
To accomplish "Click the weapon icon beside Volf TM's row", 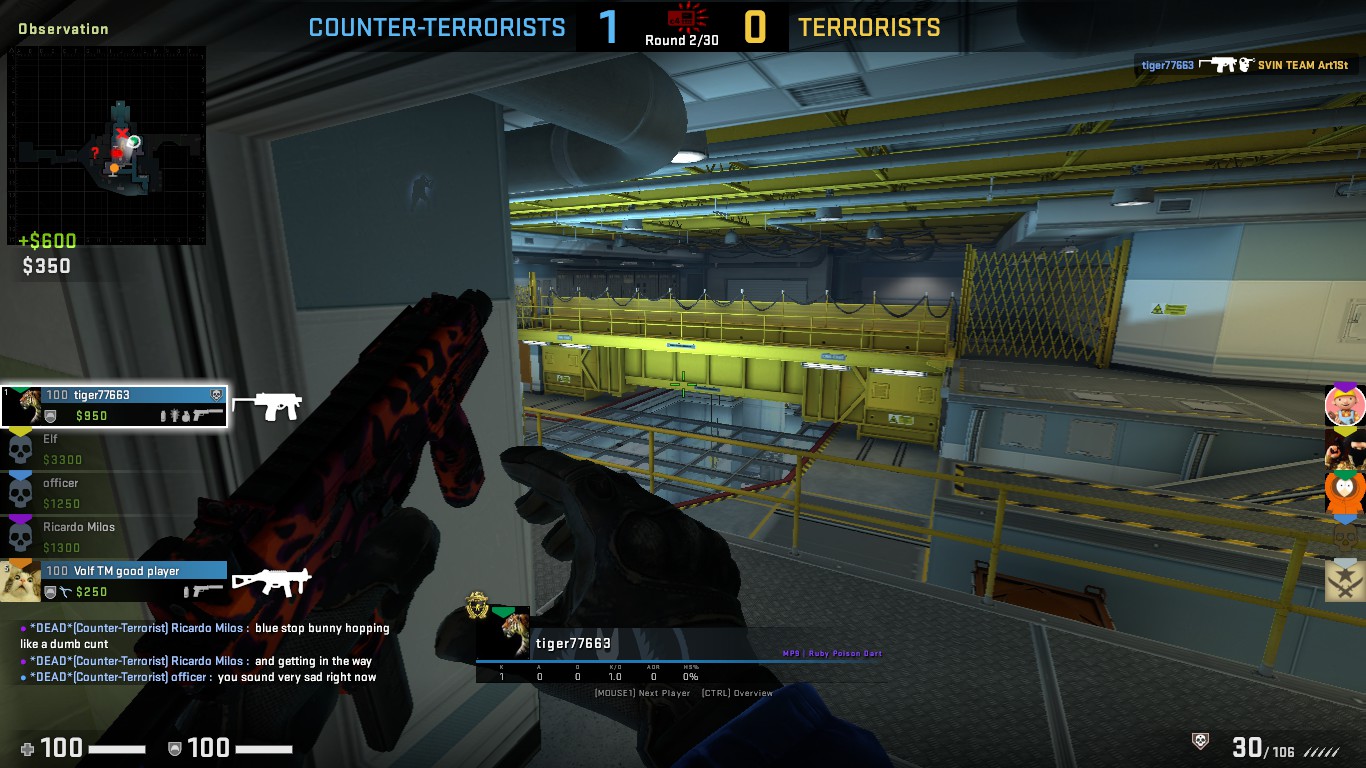I will [x=271, y=581].
